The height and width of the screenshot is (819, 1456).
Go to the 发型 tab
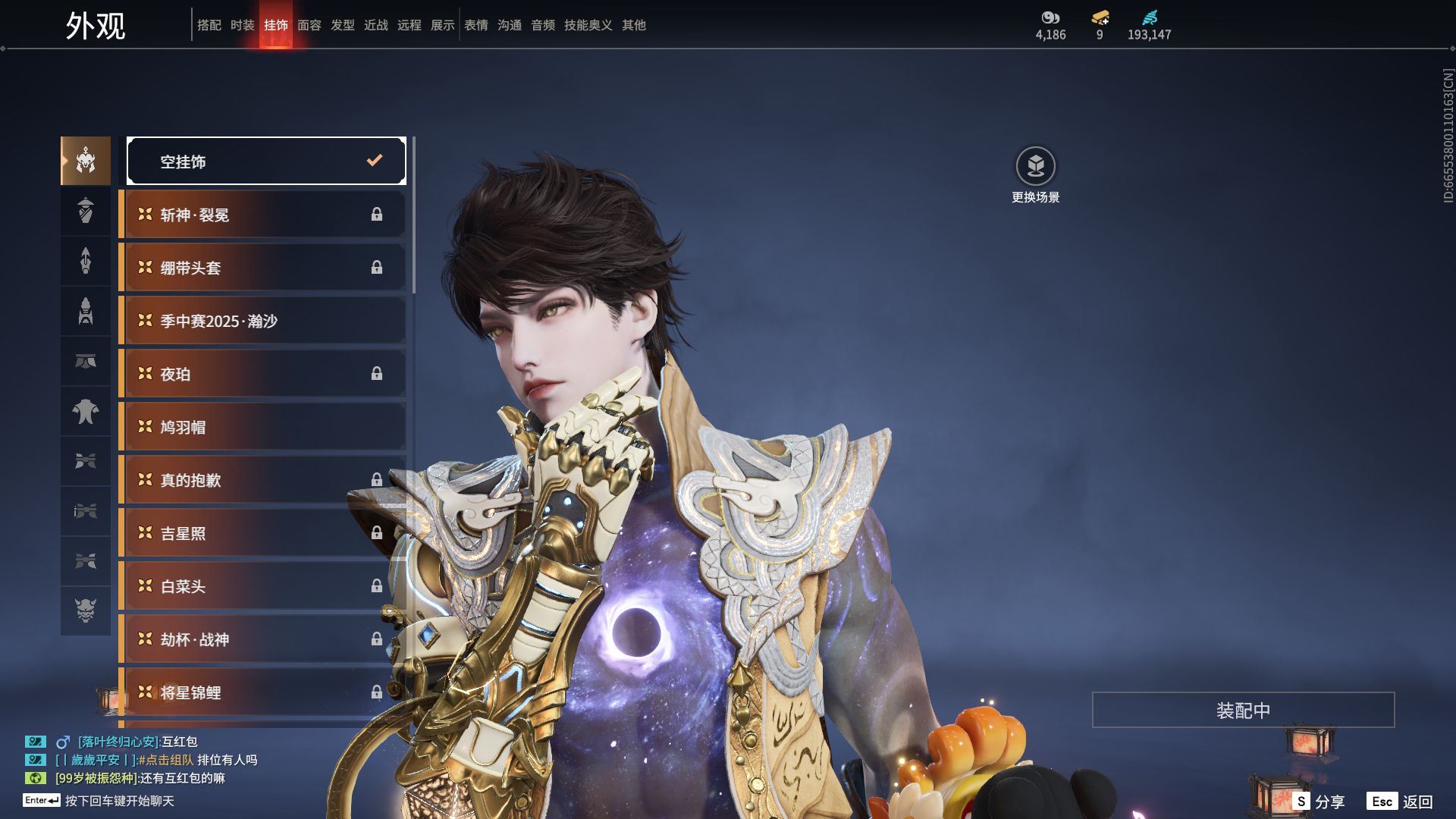[342, 25]
